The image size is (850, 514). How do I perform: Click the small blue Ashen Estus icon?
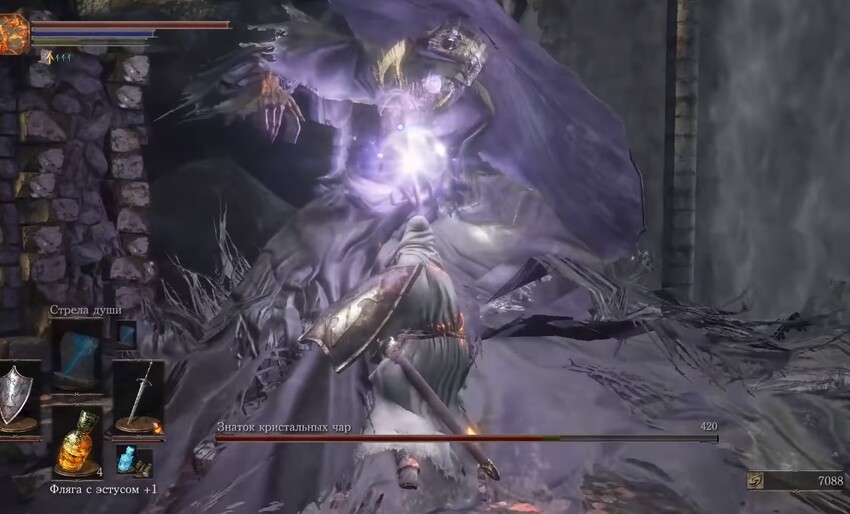127,460
